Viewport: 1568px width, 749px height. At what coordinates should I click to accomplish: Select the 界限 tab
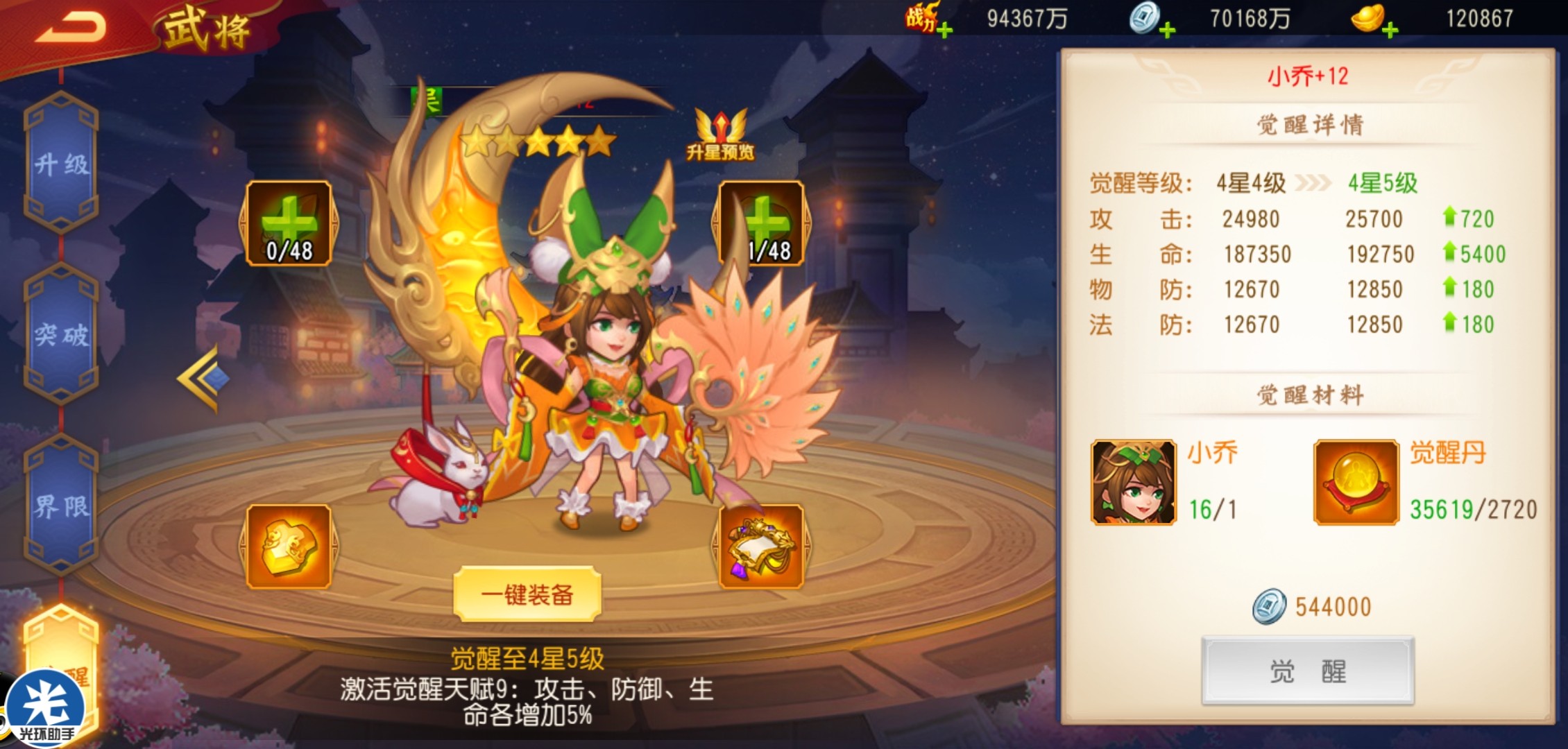61,506
